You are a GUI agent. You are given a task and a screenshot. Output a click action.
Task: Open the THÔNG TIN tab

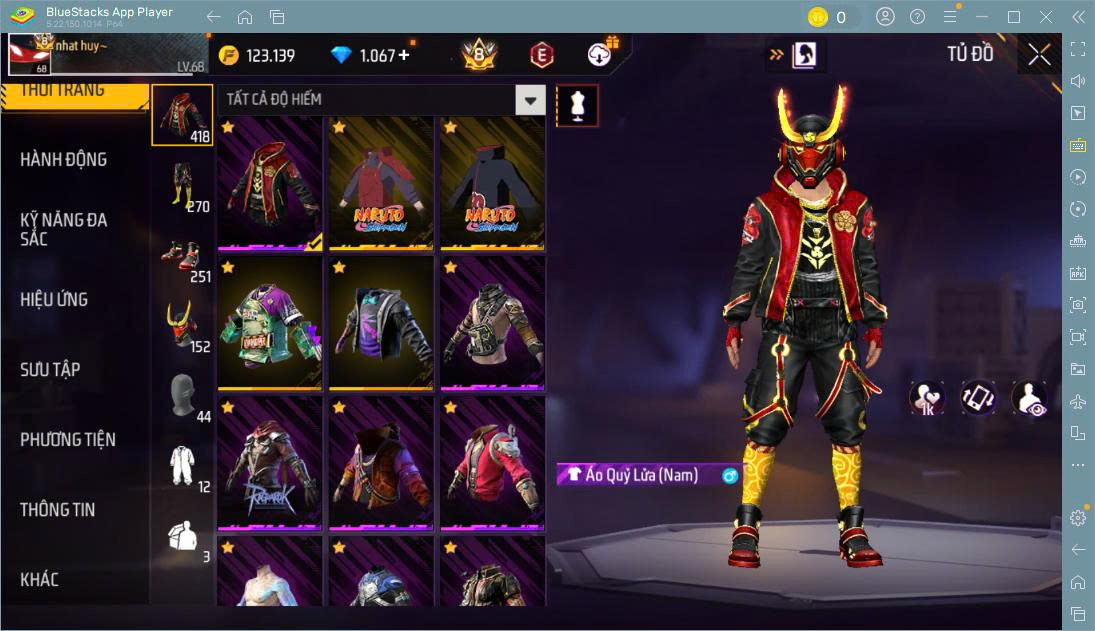tap(58, 510)
